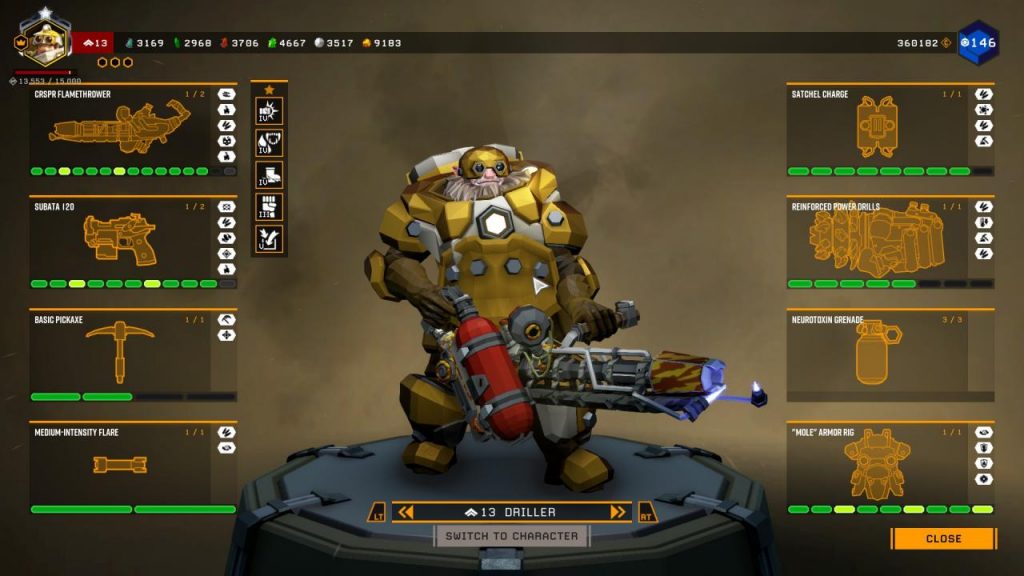Click Switch to Character button

(x=512, y=537)
